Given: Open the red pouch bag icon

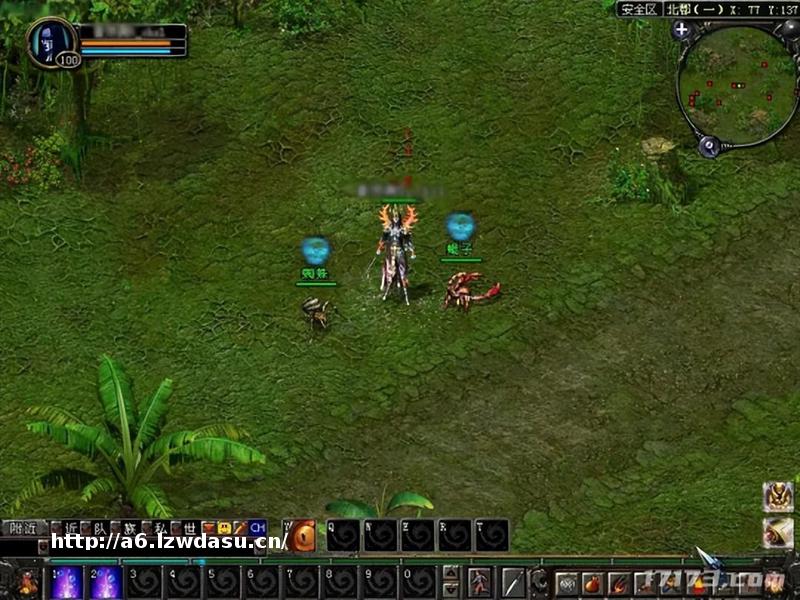Looking at the screenshot, I should [593, 583].
